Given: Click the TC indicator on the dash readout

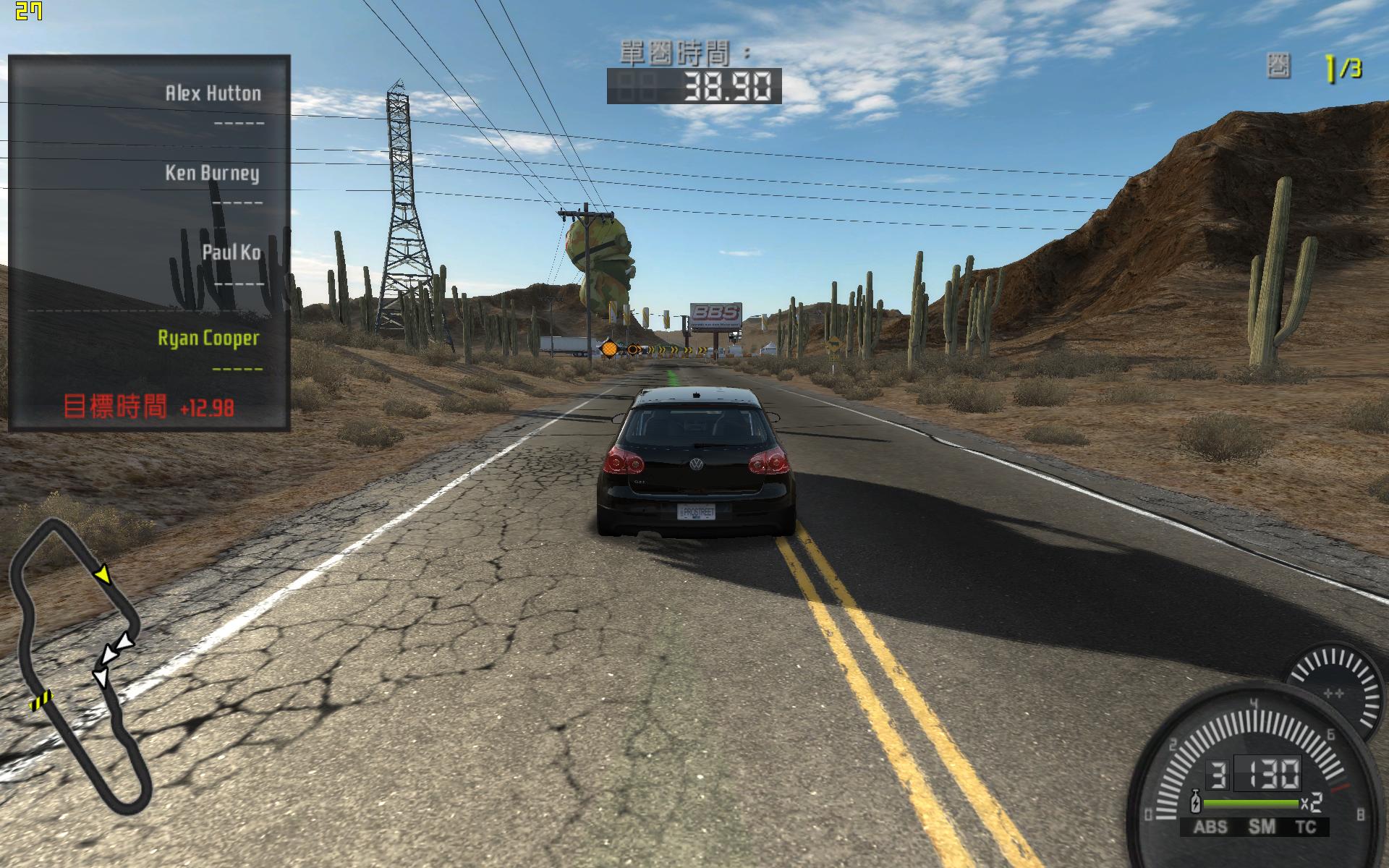Looking at the screenshot, I should click(1307, 825).
